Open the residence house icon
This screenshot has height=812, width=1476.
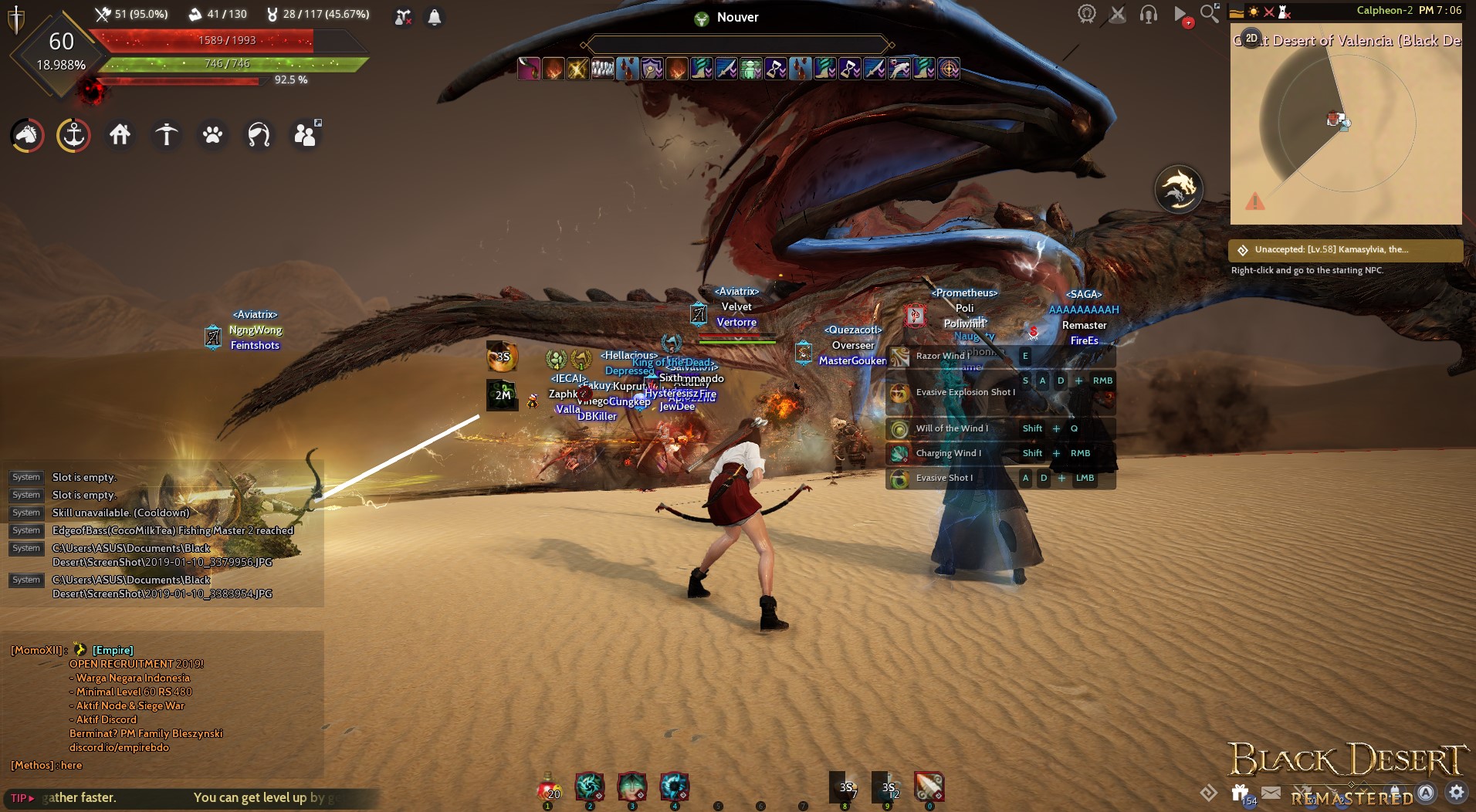pyautogui.click(x=120, y=134)
